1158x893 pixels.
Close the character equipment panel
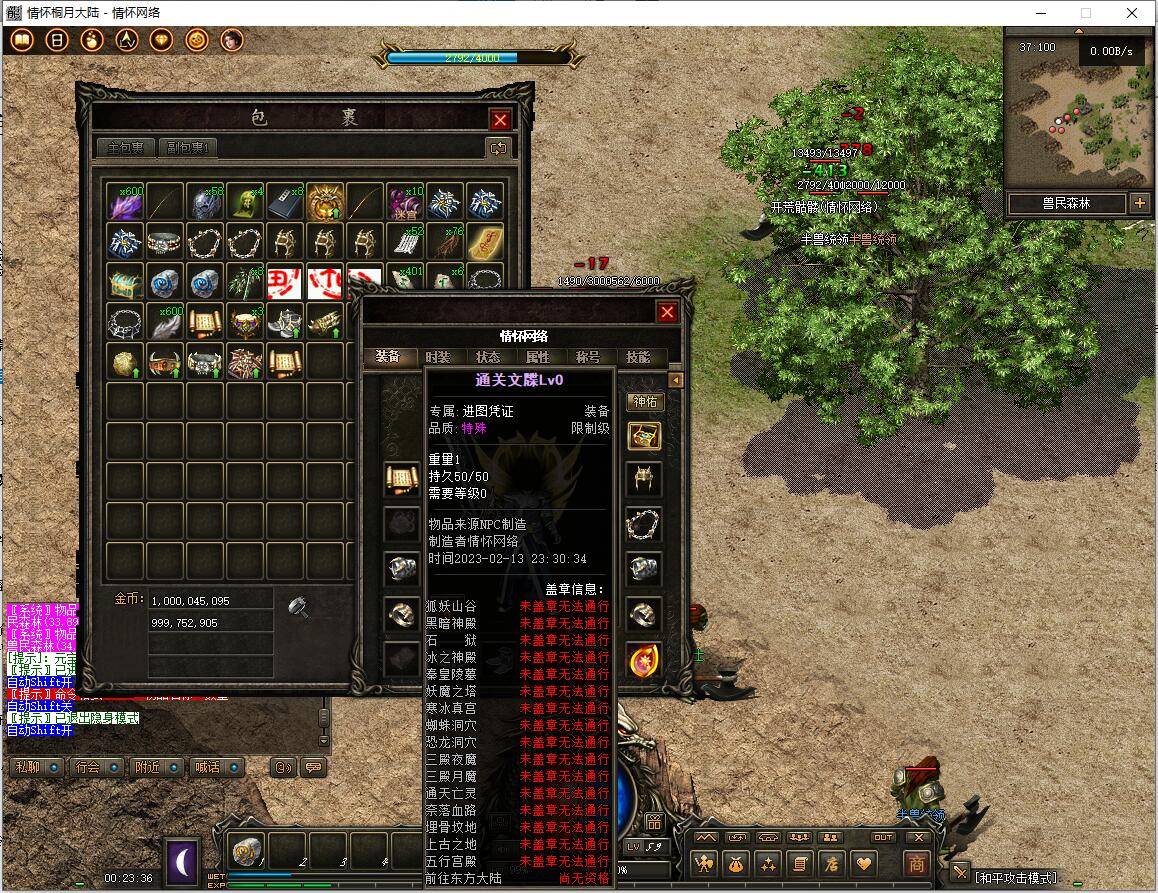(x=667, y=312)
